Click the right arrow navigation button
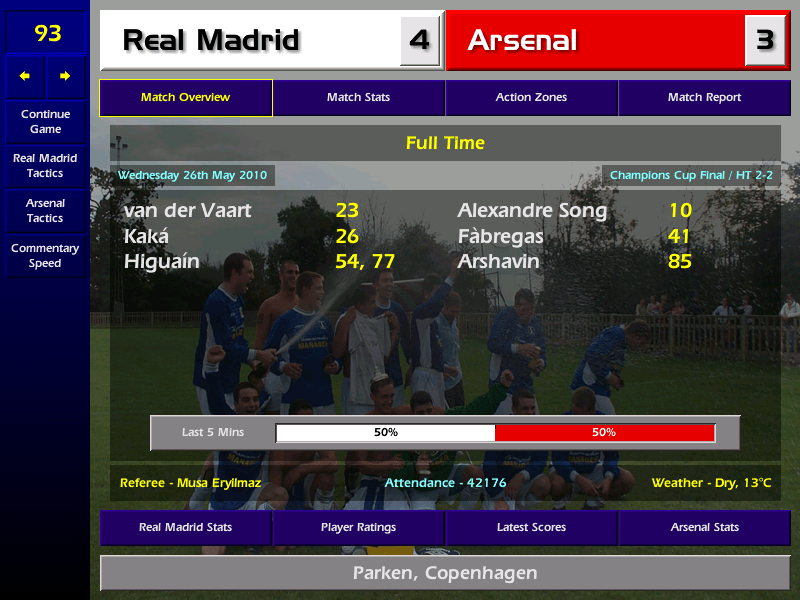The height and width of the screenshot is (600, 800). click(65, 76)
